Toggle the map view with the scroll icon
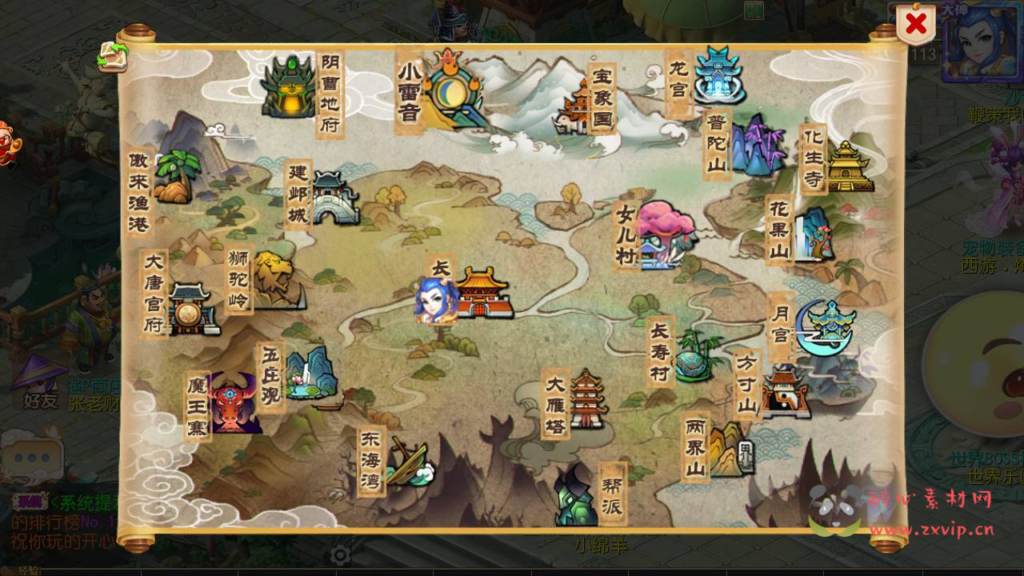This screenshot has width=1024, height=576. tap(111, 57)
